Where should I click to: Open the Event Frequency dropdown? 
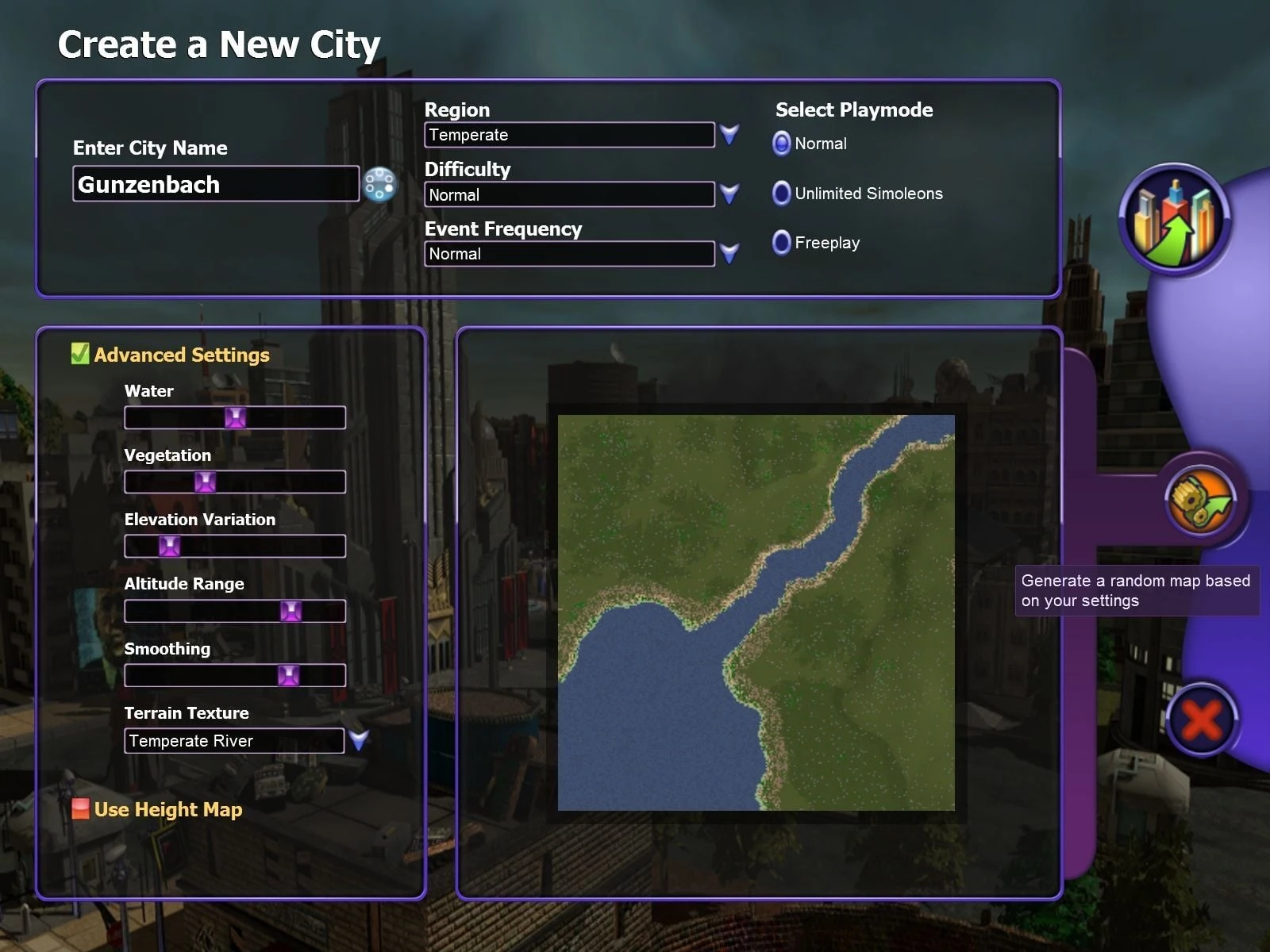coord(729,253)
